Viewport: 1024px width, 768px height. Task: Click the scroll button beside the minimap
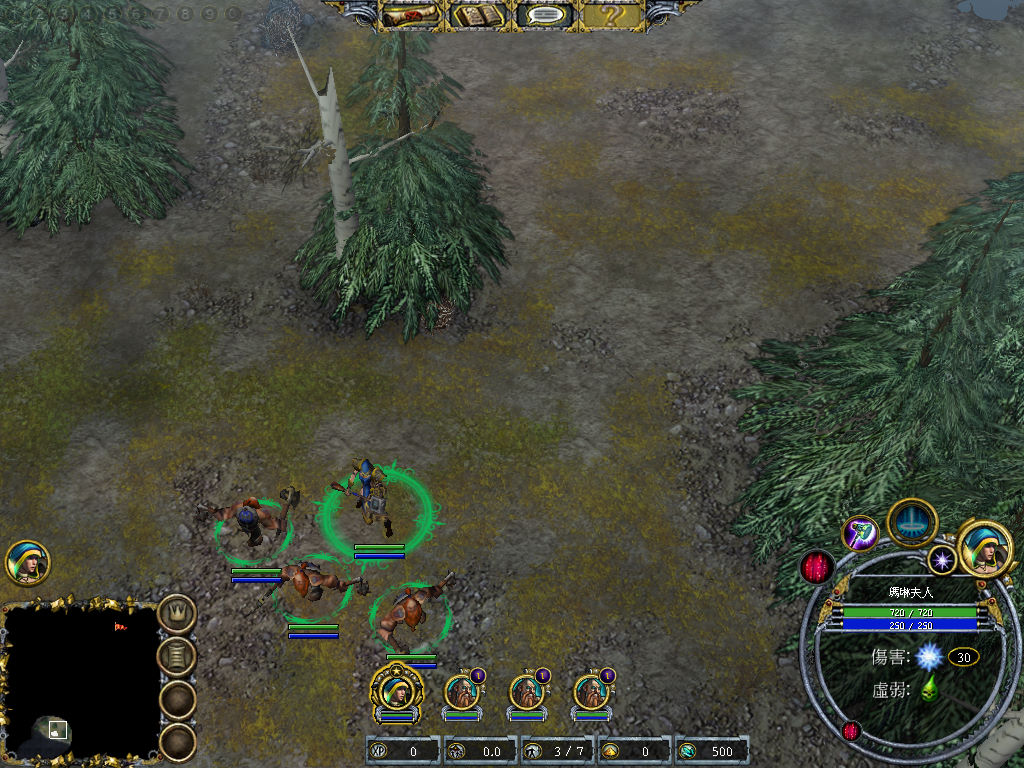click(x=178, y=656)
